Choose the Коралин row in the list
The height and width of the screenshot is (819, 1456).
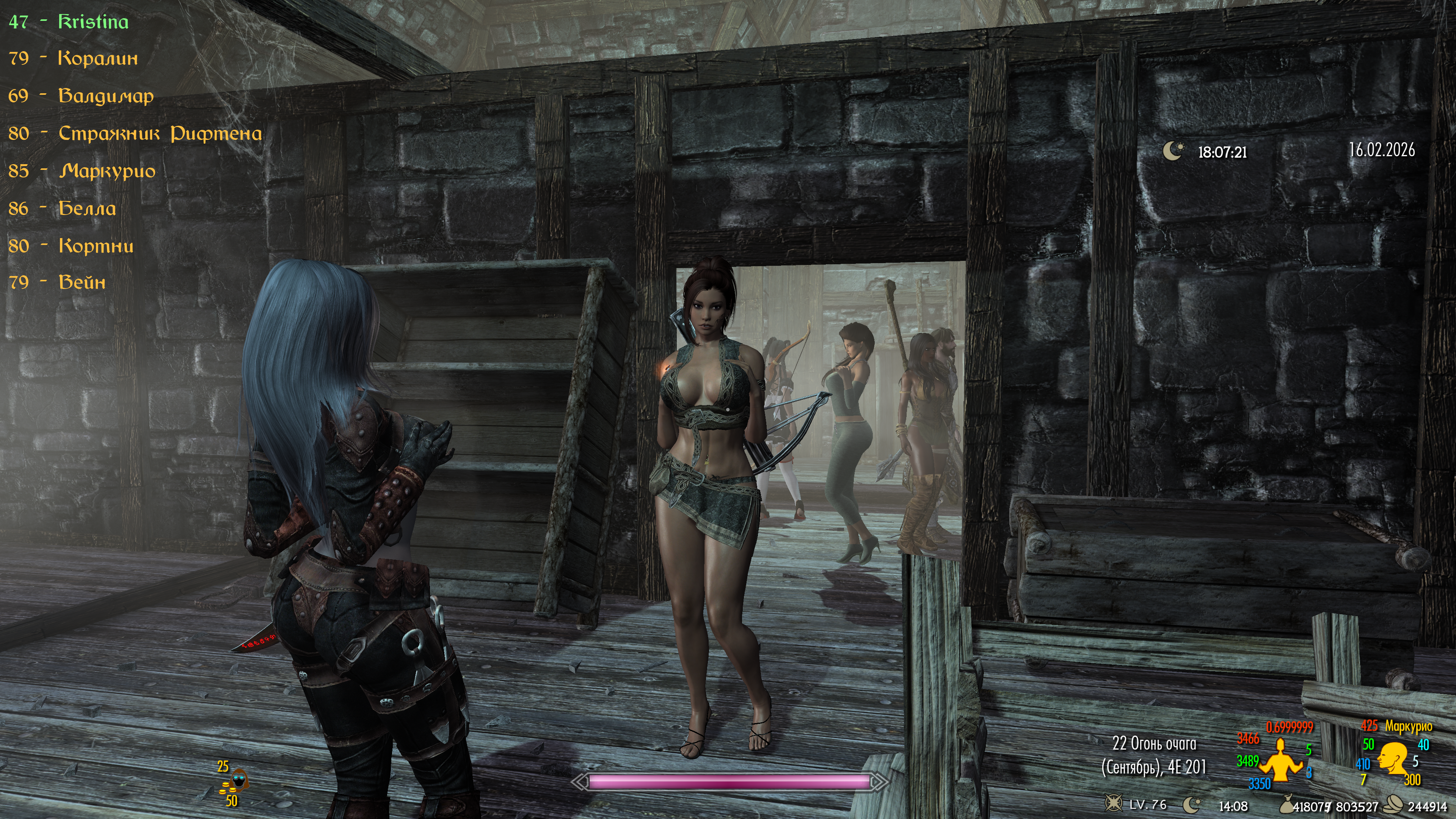(x=98, y=58)
